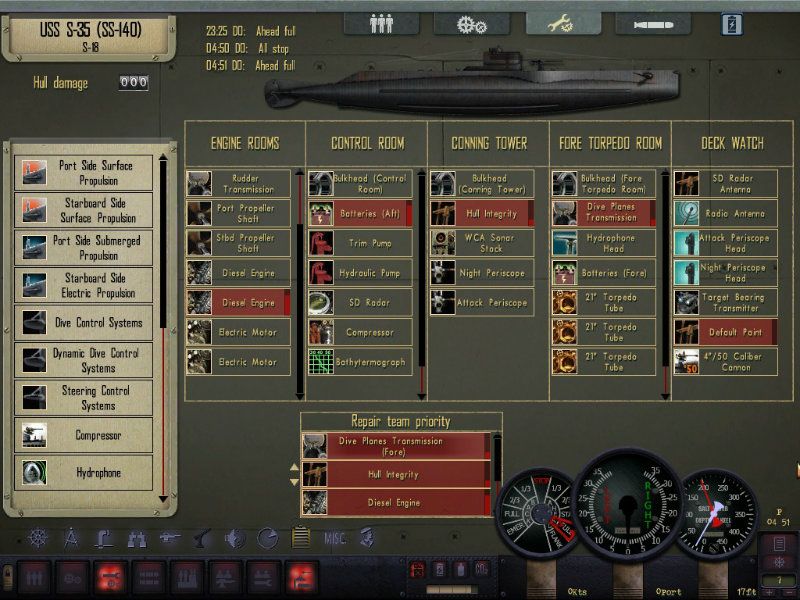
Task: Select Dive Planes Transmission in Fore Torpedo Room
Action: point(603,213)
